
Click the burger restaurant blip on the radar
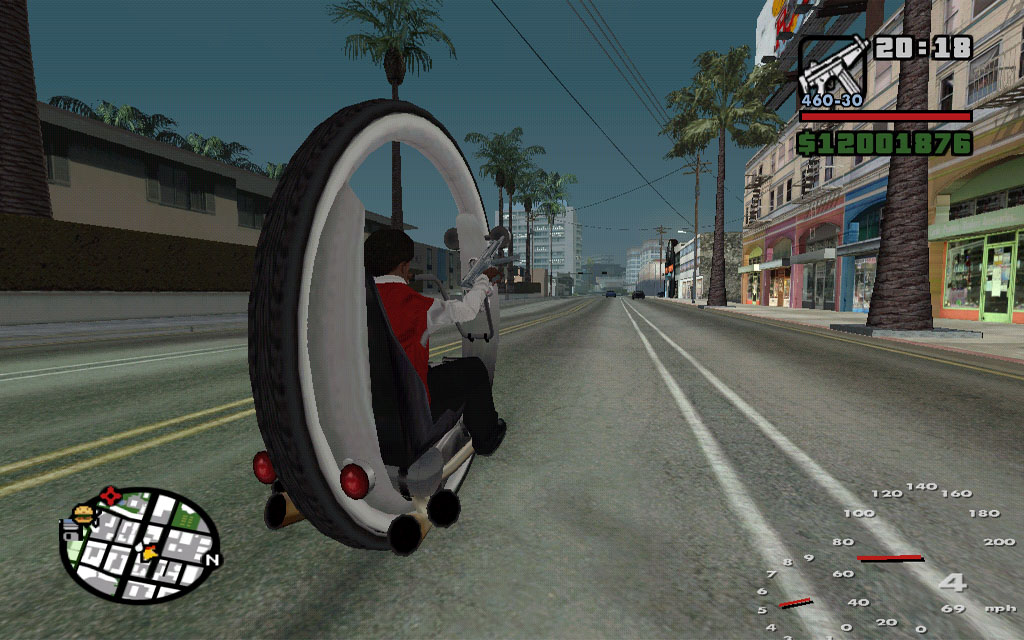(82, 516)
